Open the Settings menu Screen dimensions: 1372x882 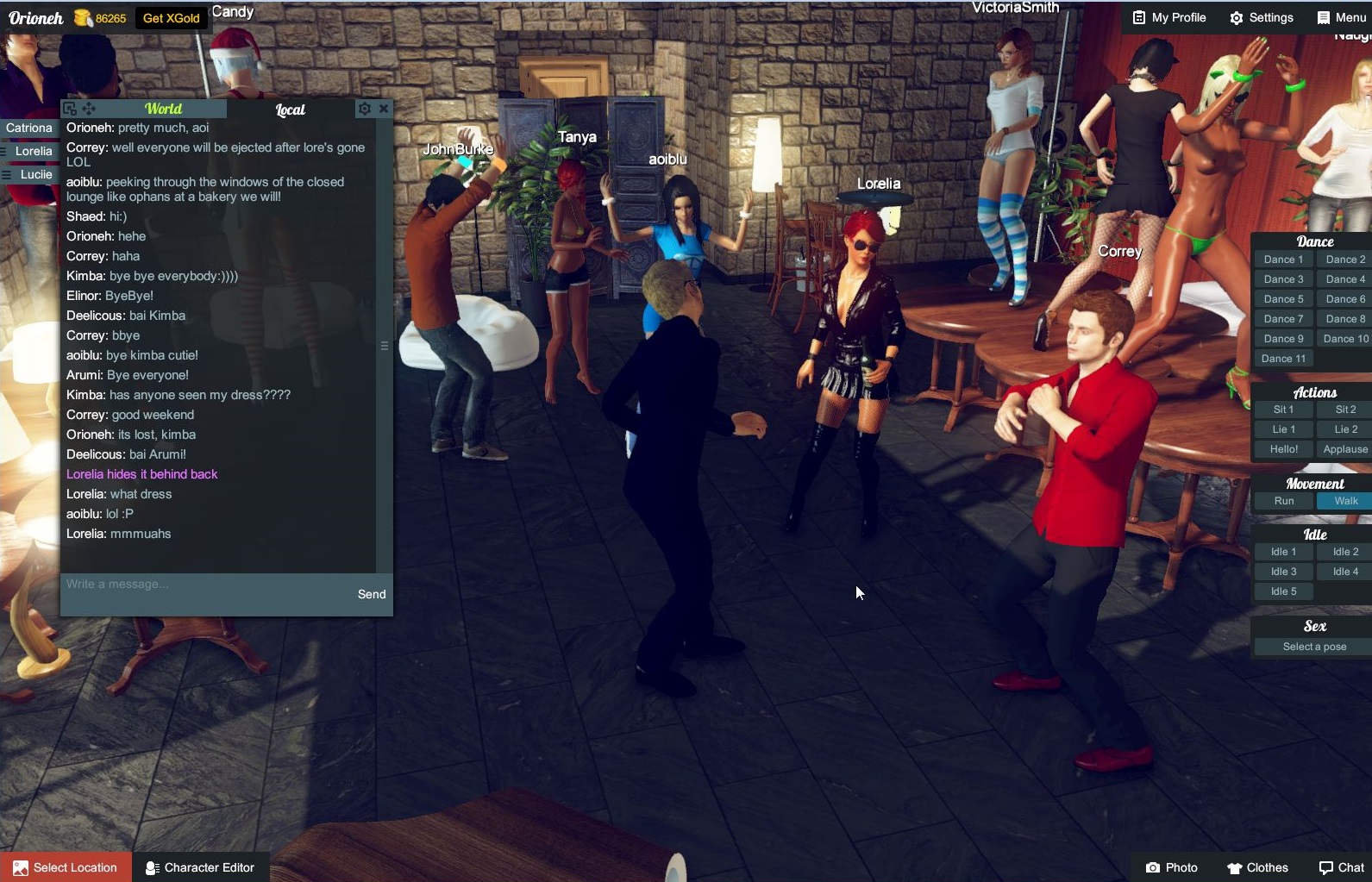click(x=1261, y=17)
